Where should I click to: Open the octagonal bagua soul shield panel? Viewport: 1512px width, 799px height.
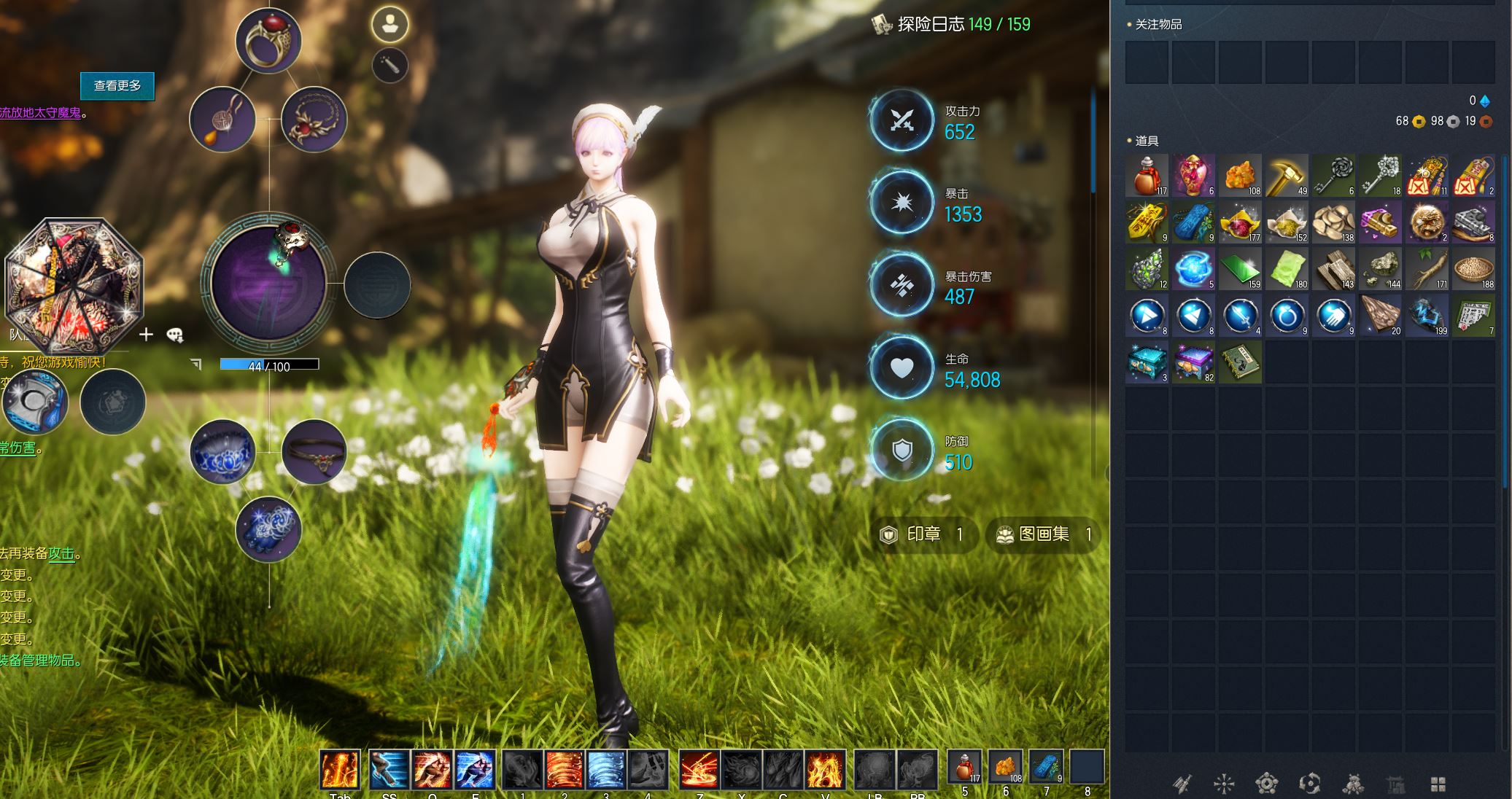73,286
